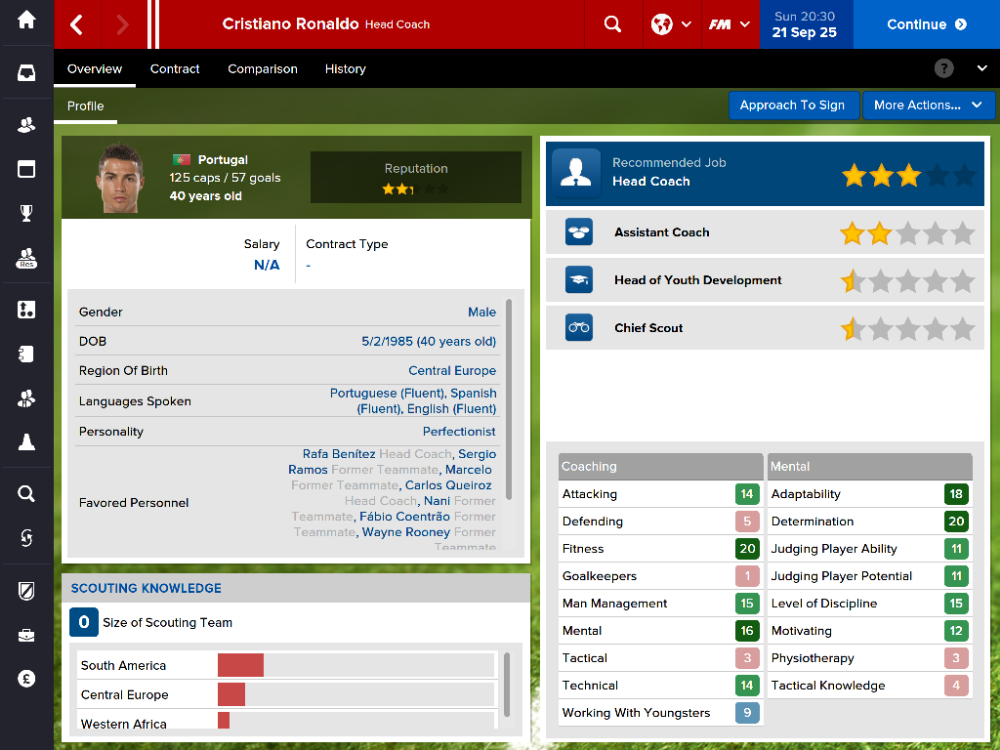Click the help question mark icon
Image resolution: width=1000 pixels, height=750 pixels.
coord(944,69)
